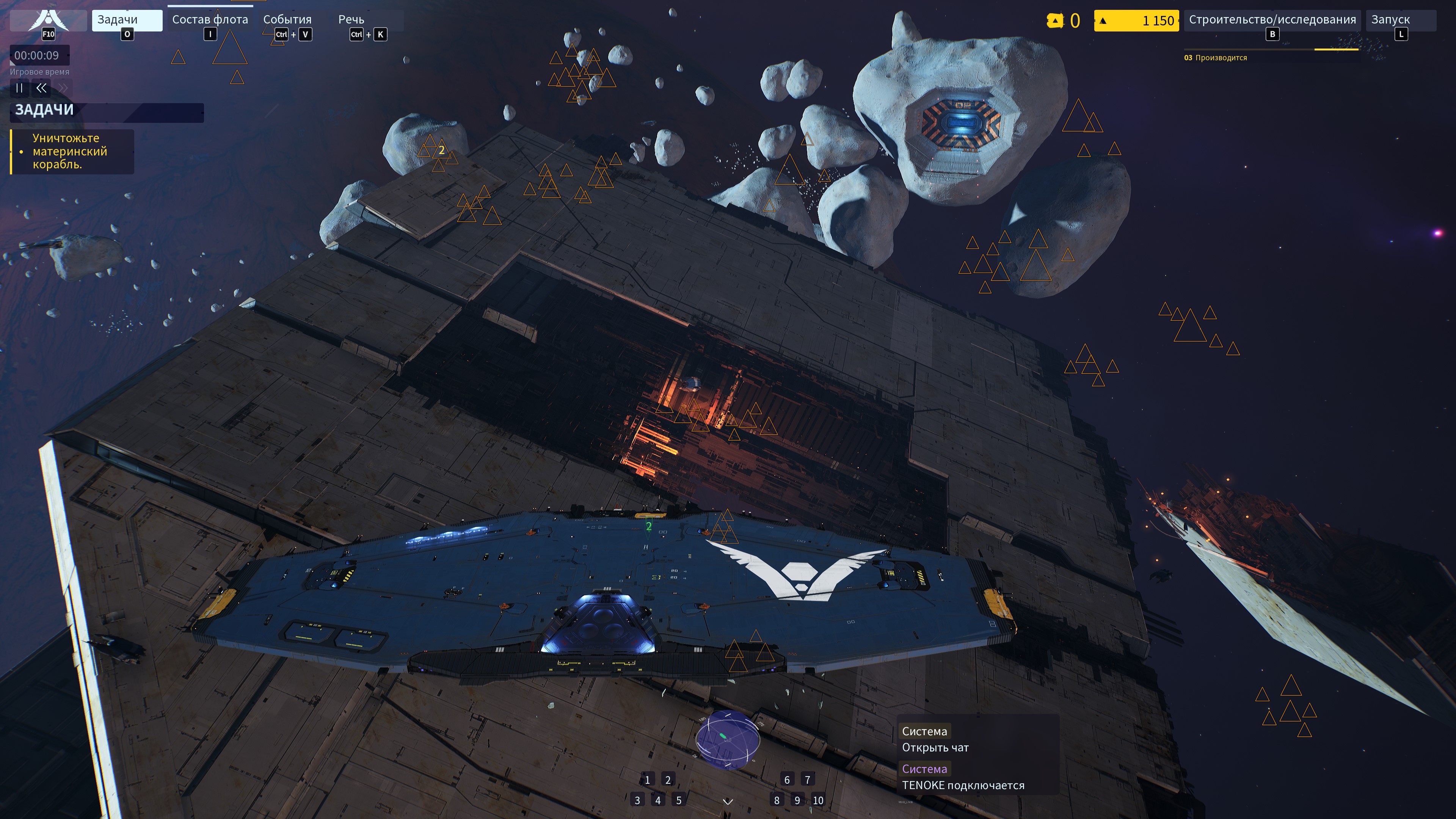
Task: Open the Состав флота panel
Action: coord(210,20)
